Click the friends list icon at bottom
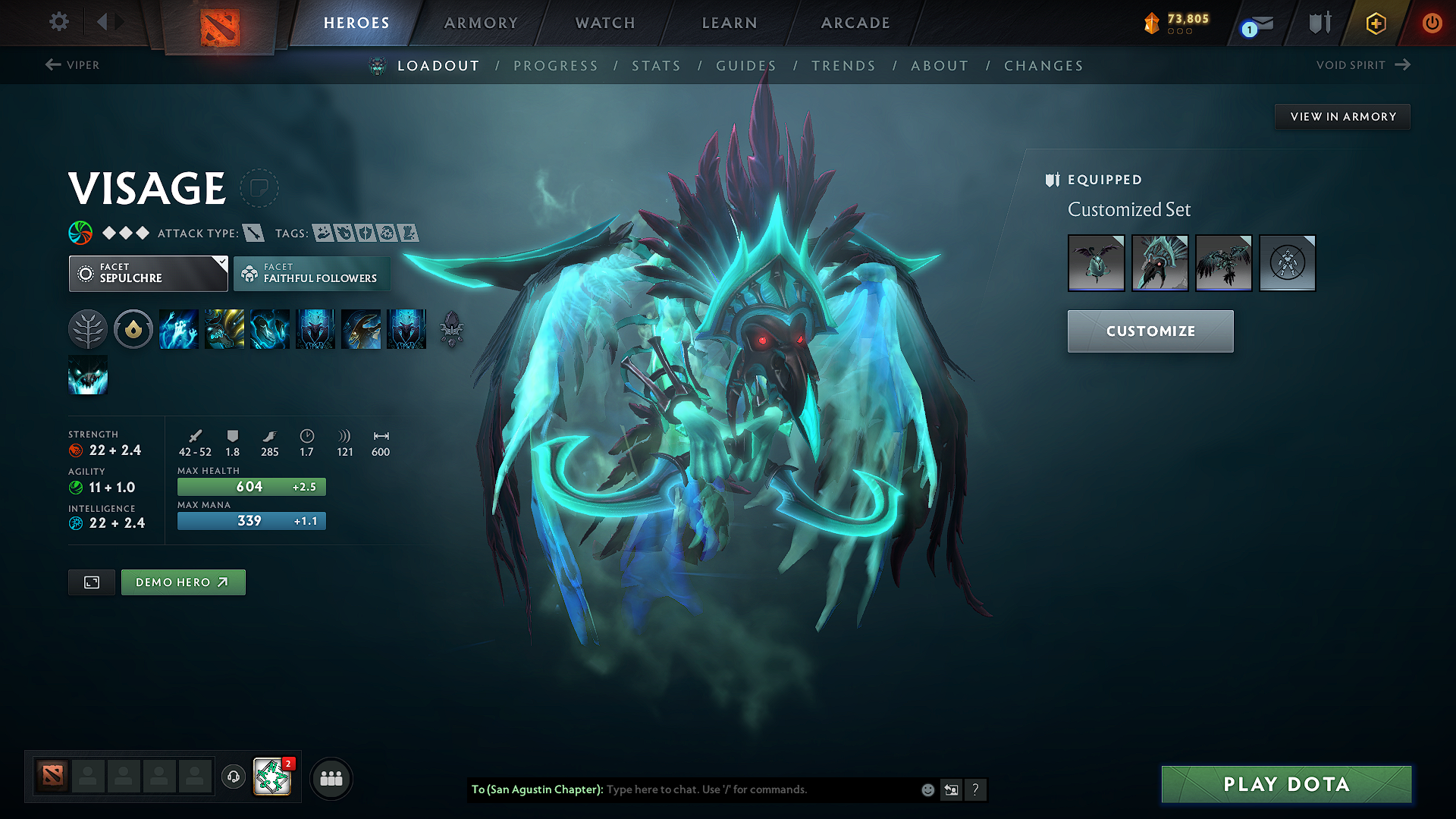 pyautogui.click(x=331, y=777)
